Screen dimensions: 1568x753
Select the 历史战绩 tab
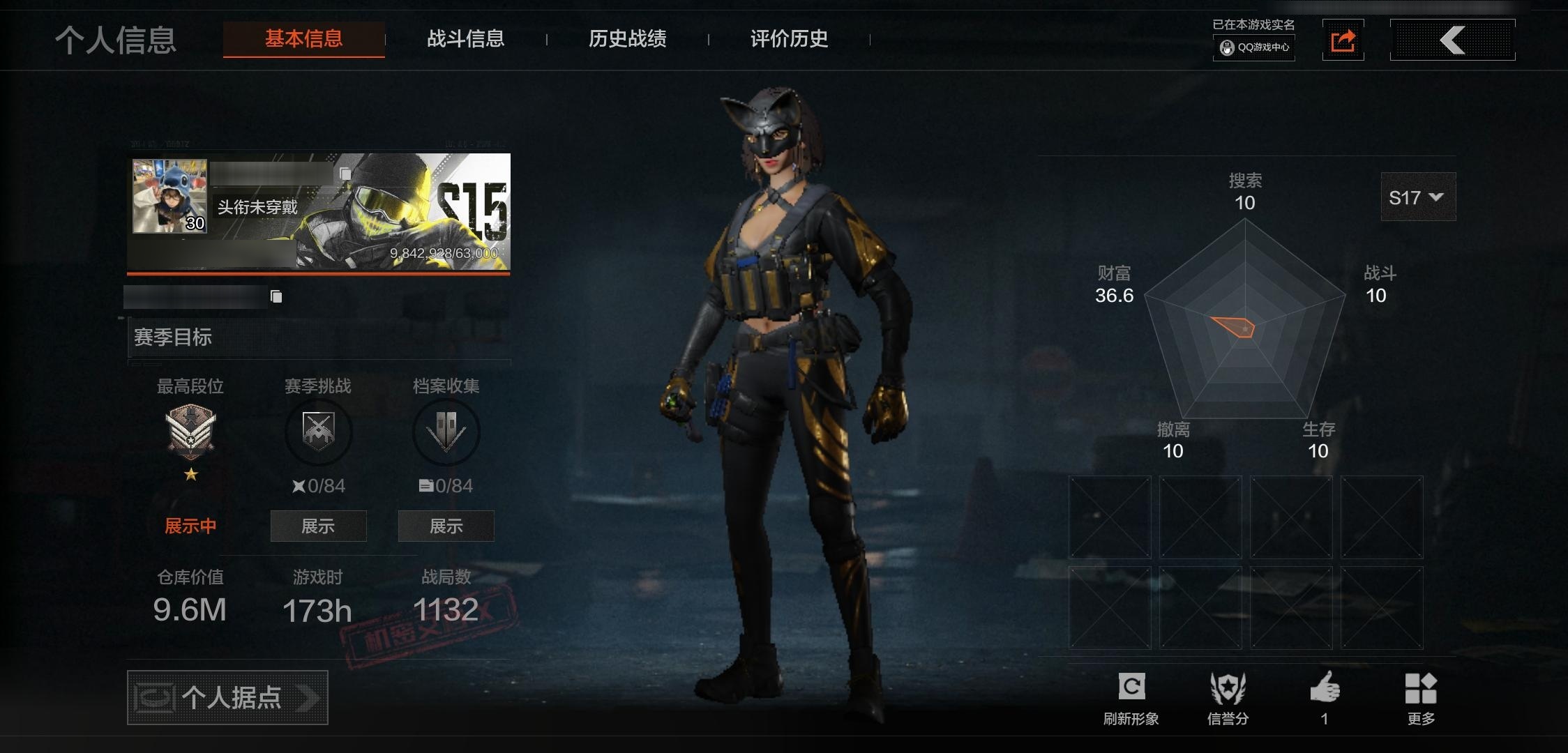coord(627,39)
